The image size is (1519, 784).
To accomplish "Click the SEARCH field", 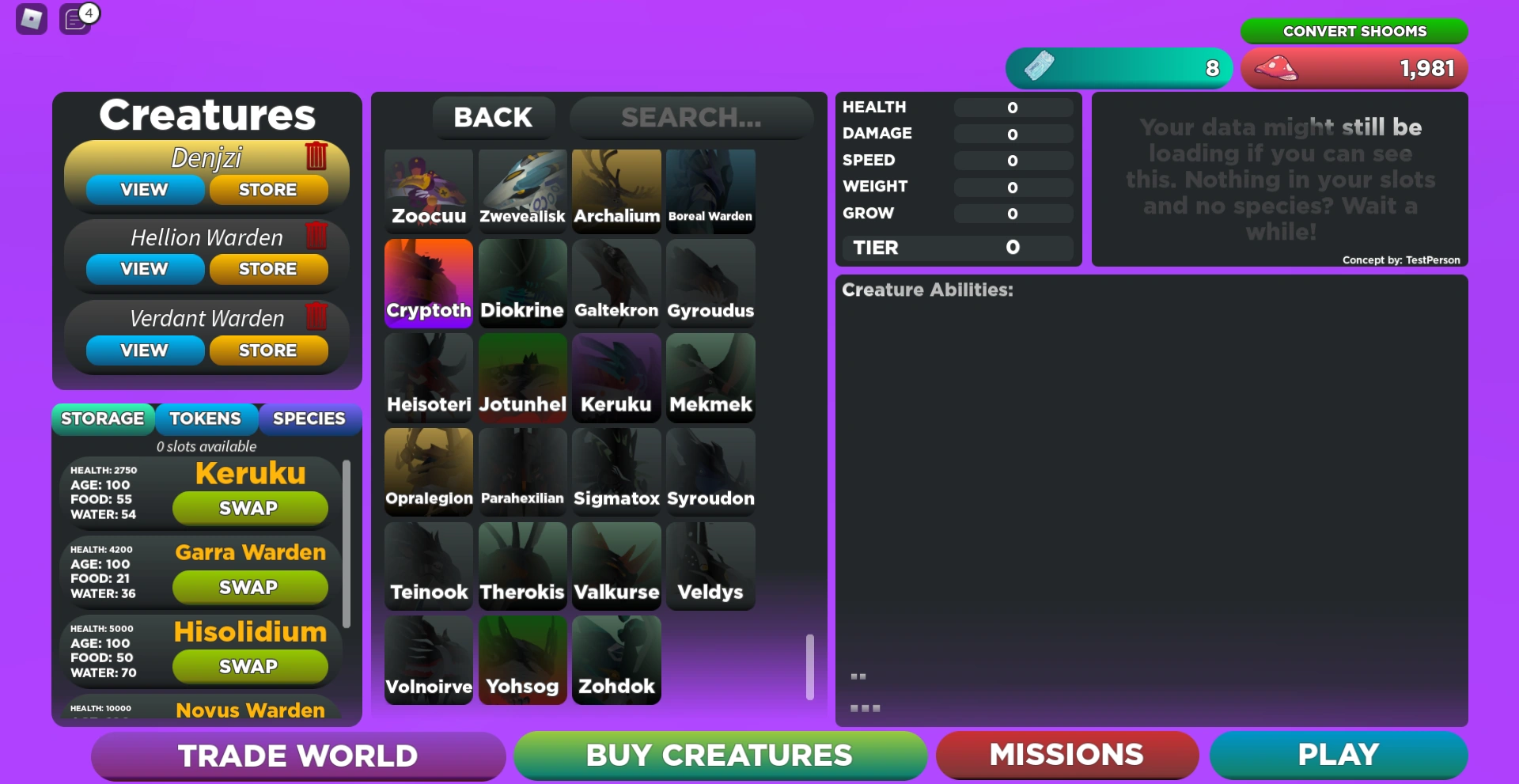I will pyautogui.click(x=691, y=118).
